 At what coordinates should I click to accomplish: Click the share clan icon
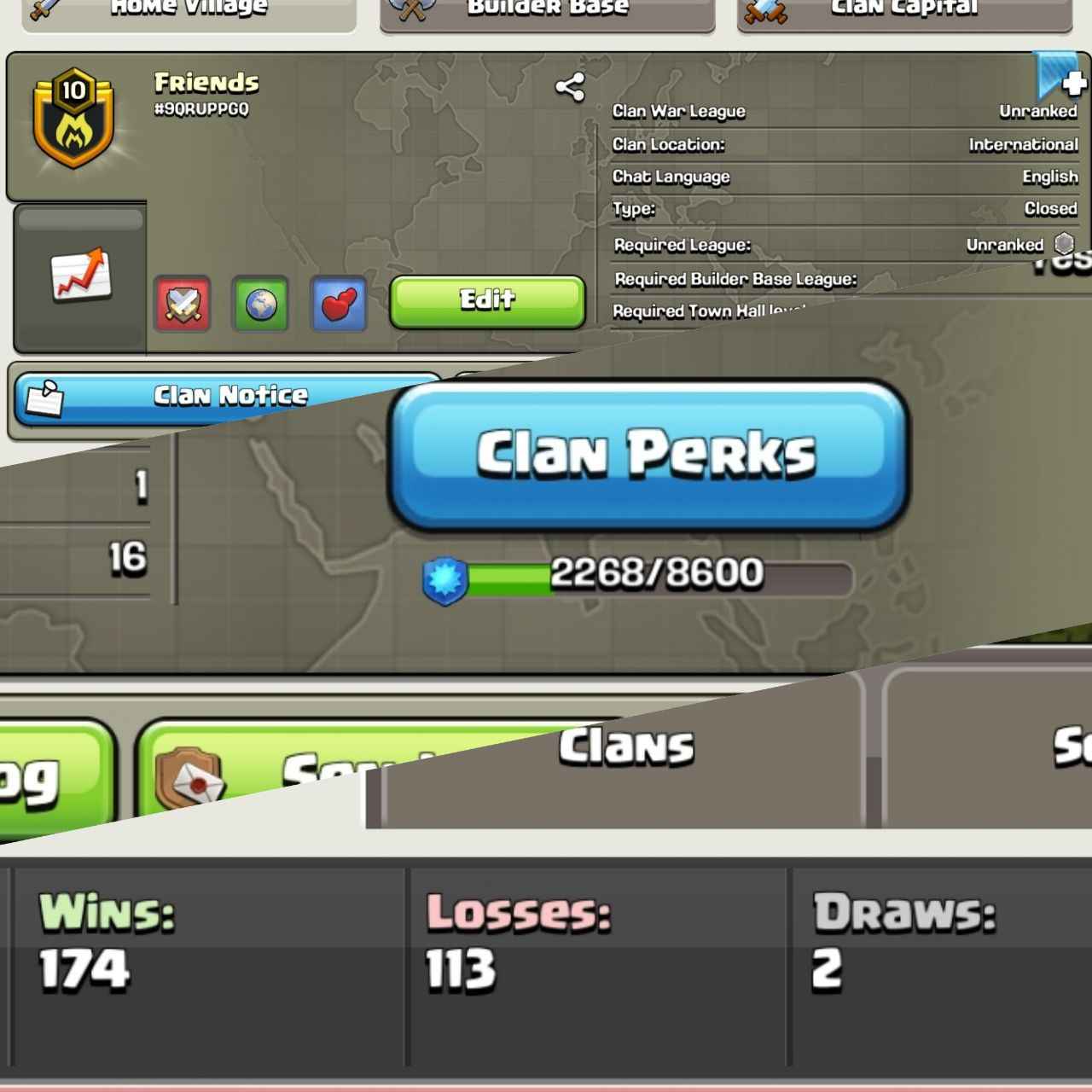point(572,84)
